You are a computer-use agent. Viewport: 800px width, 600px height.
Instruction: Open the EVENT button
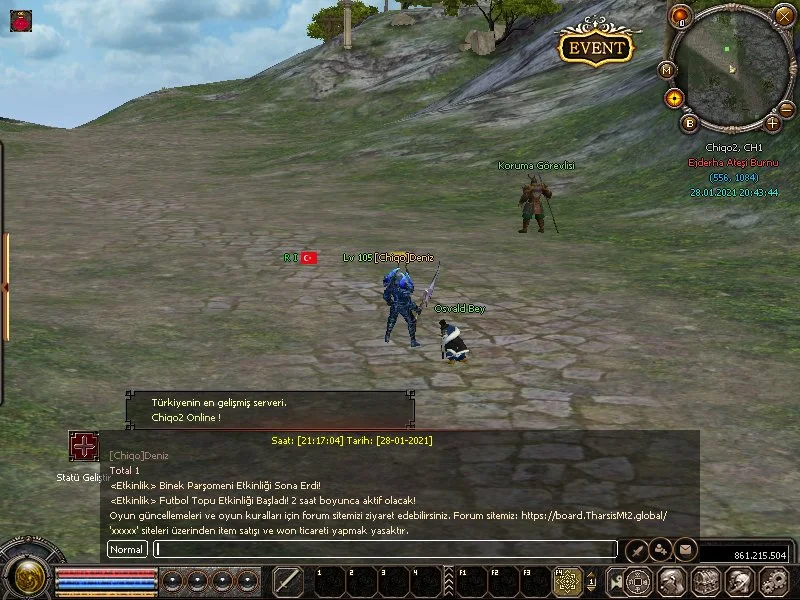(596, 47)
